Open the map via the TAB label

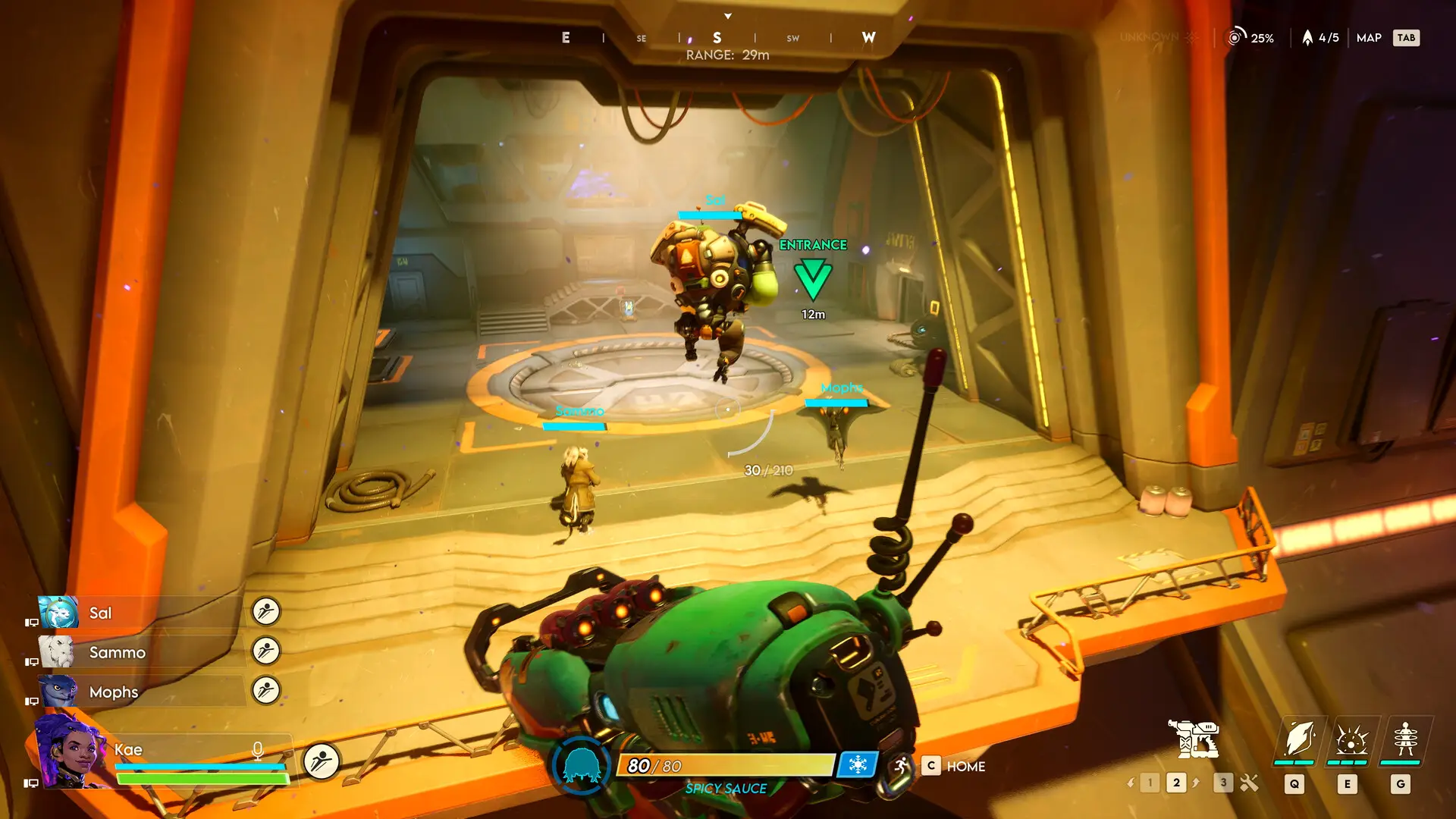(x=1407, y=37)
